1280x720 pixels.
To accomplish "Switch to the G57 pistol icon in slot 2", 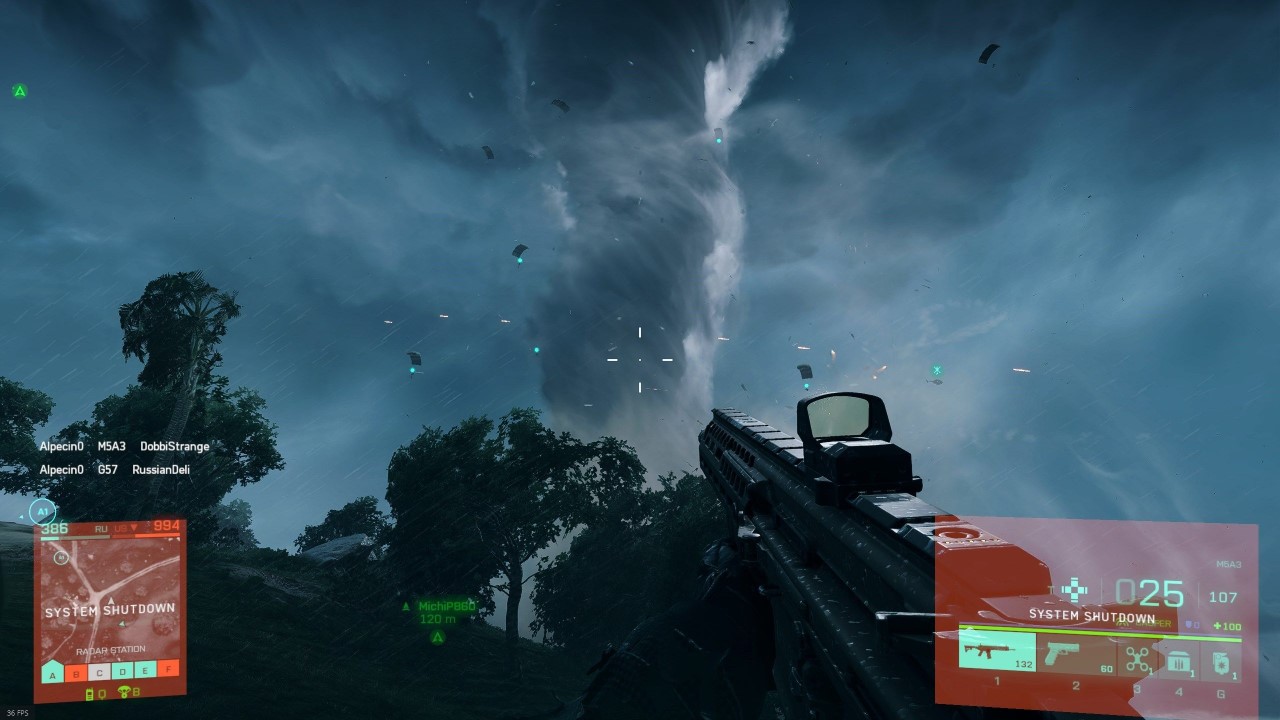I will (1062, 655).
